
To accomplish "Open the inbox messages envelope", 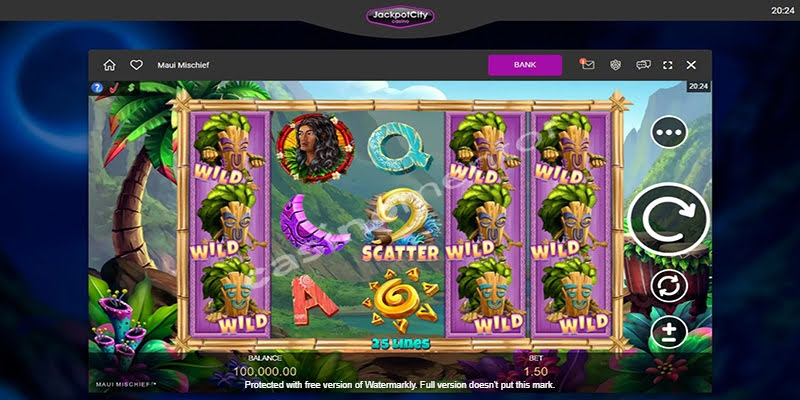I will (x=587, y=65).
